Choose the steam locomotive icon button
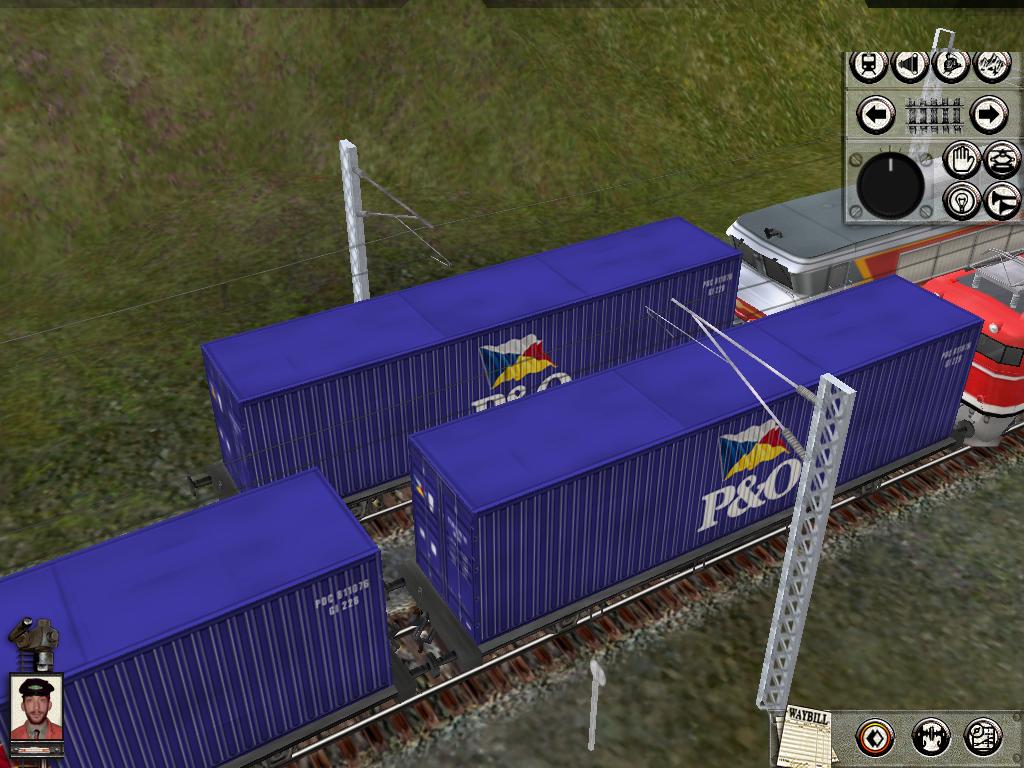The image size is (1024, 768). (950, 65)
